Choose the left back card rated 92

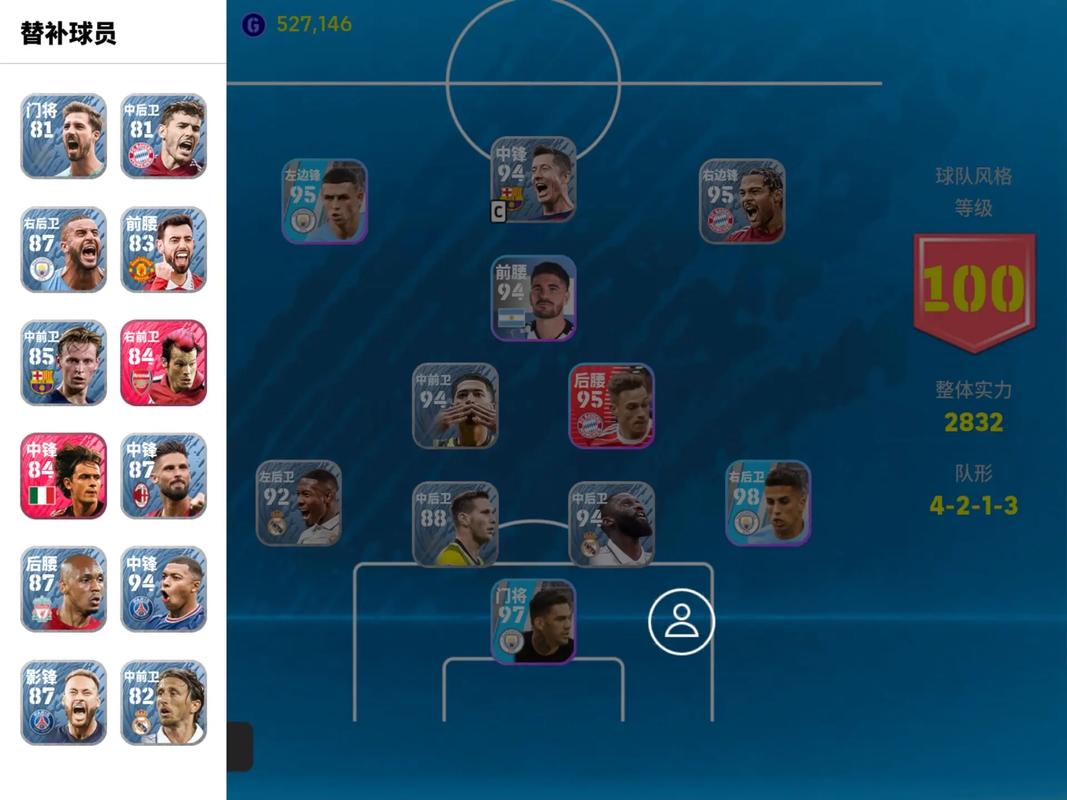pos(299,503)
